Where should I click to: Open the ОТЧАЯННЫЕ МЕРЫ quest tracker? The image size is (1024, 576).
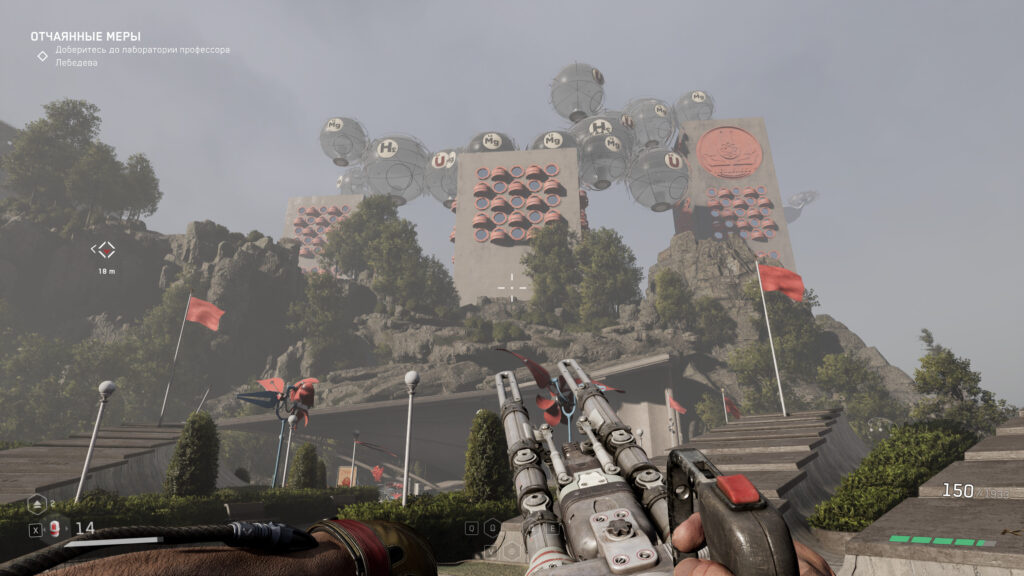pos(85,37)
